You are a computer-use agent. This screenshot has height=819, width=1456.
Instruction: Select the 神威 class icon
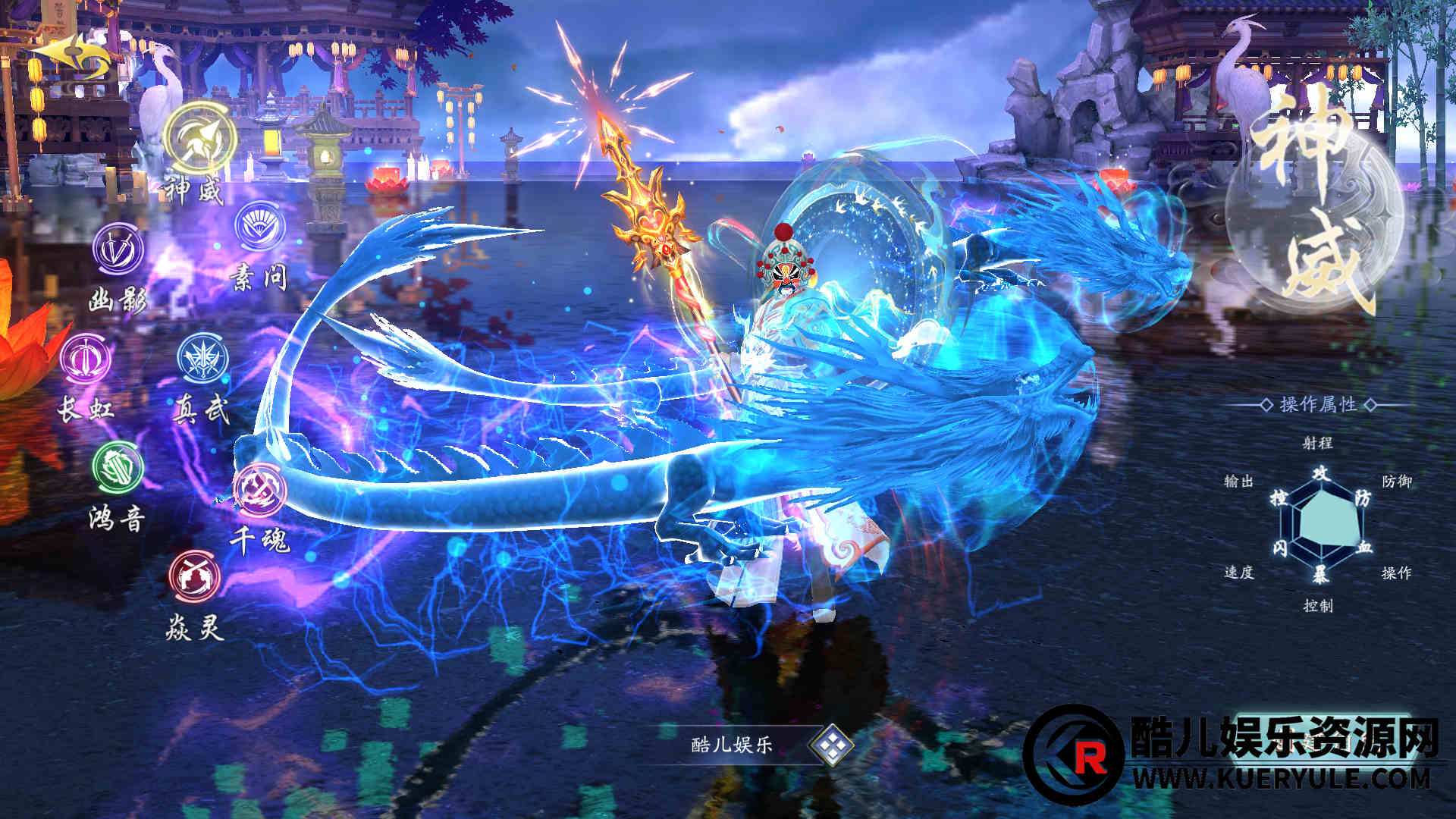click(200, 140)
